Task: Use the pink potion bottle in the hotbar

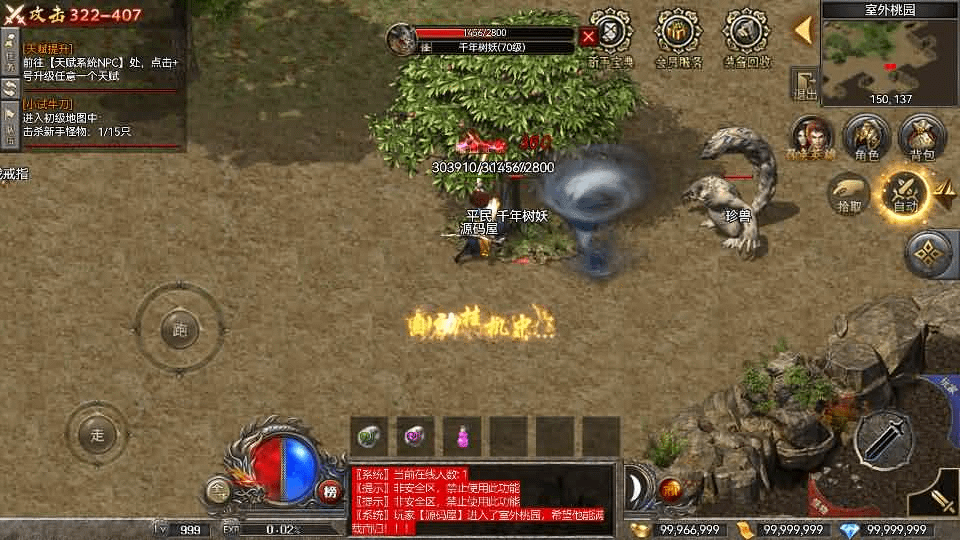Action: pyautogui.click(x=463, y=437)
